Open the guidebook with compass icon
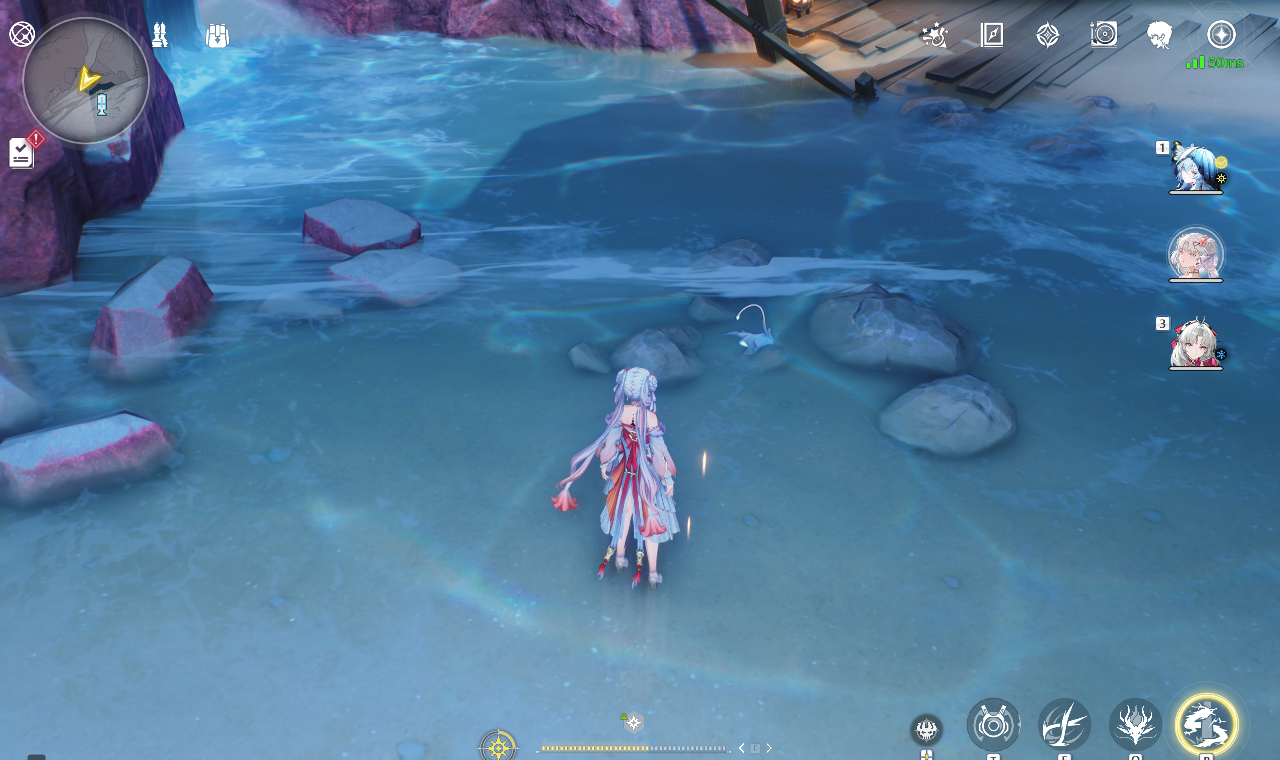The image size is (1280, 760). click(991, 35)
